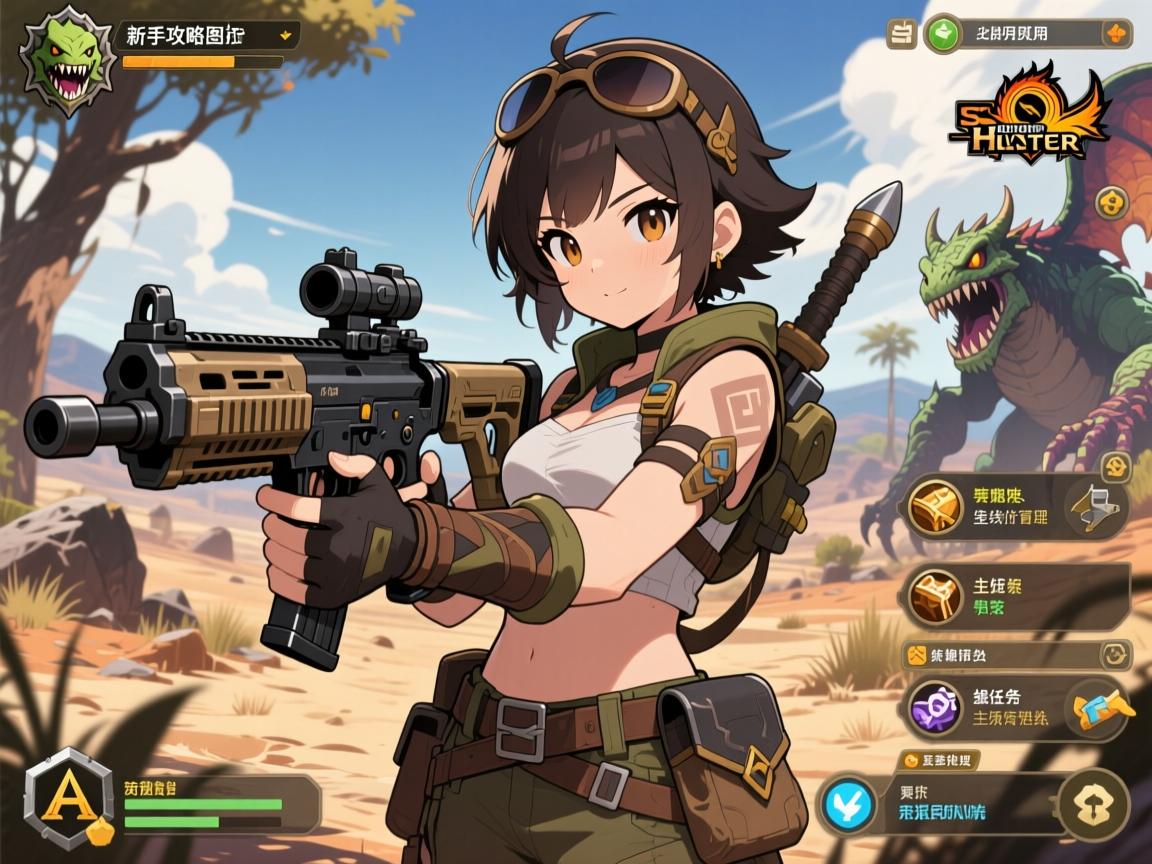
Task: Click the small gold round button near dragon wing
Action: (1110, 203)
